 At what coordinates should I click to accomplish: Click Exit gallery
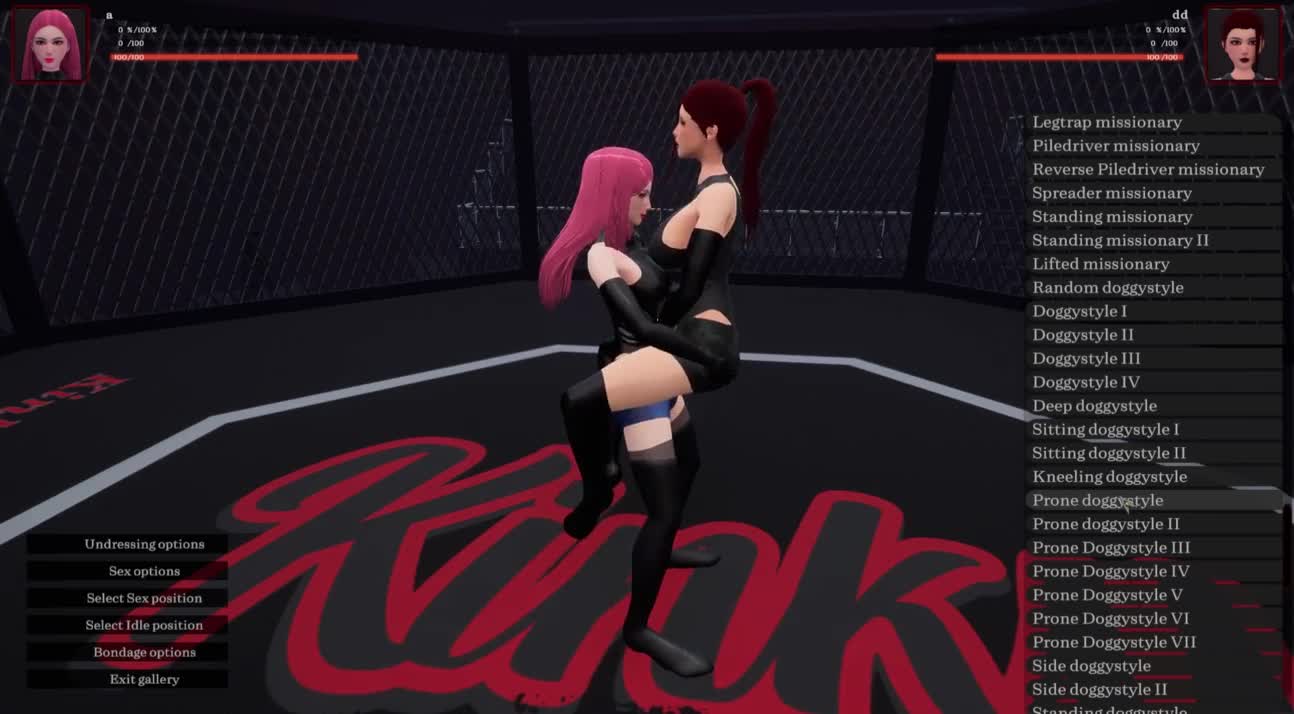coord(144,679)
